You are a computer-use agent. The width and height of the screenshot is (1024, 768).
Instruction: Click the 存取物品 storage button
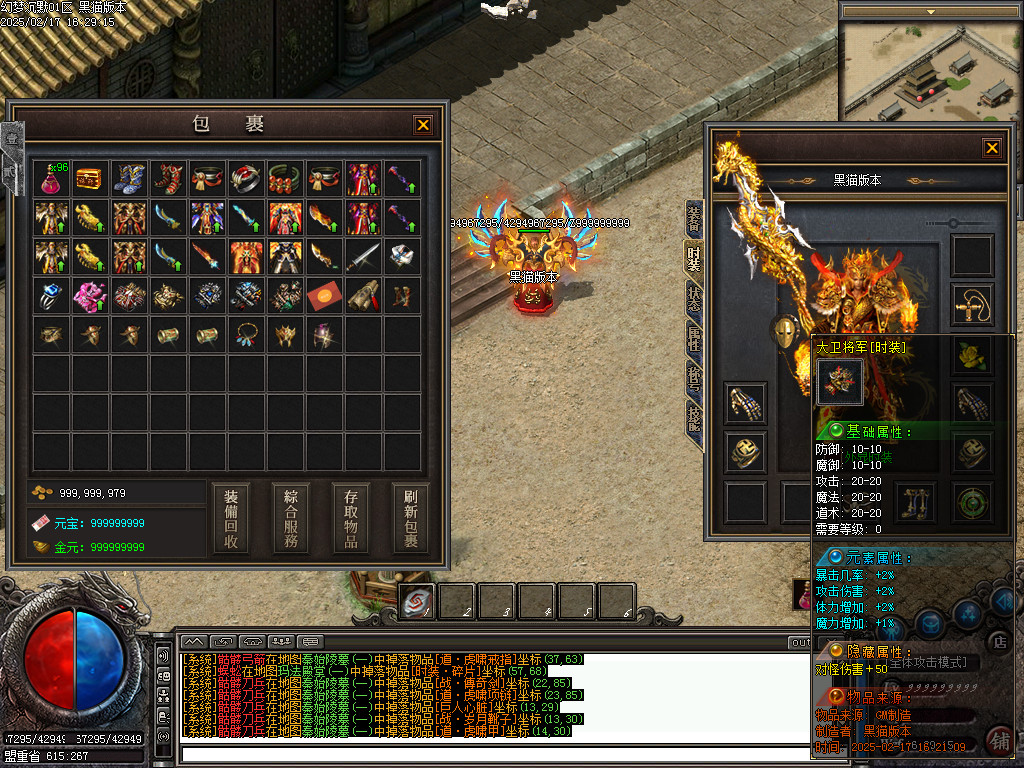[351, 518]
